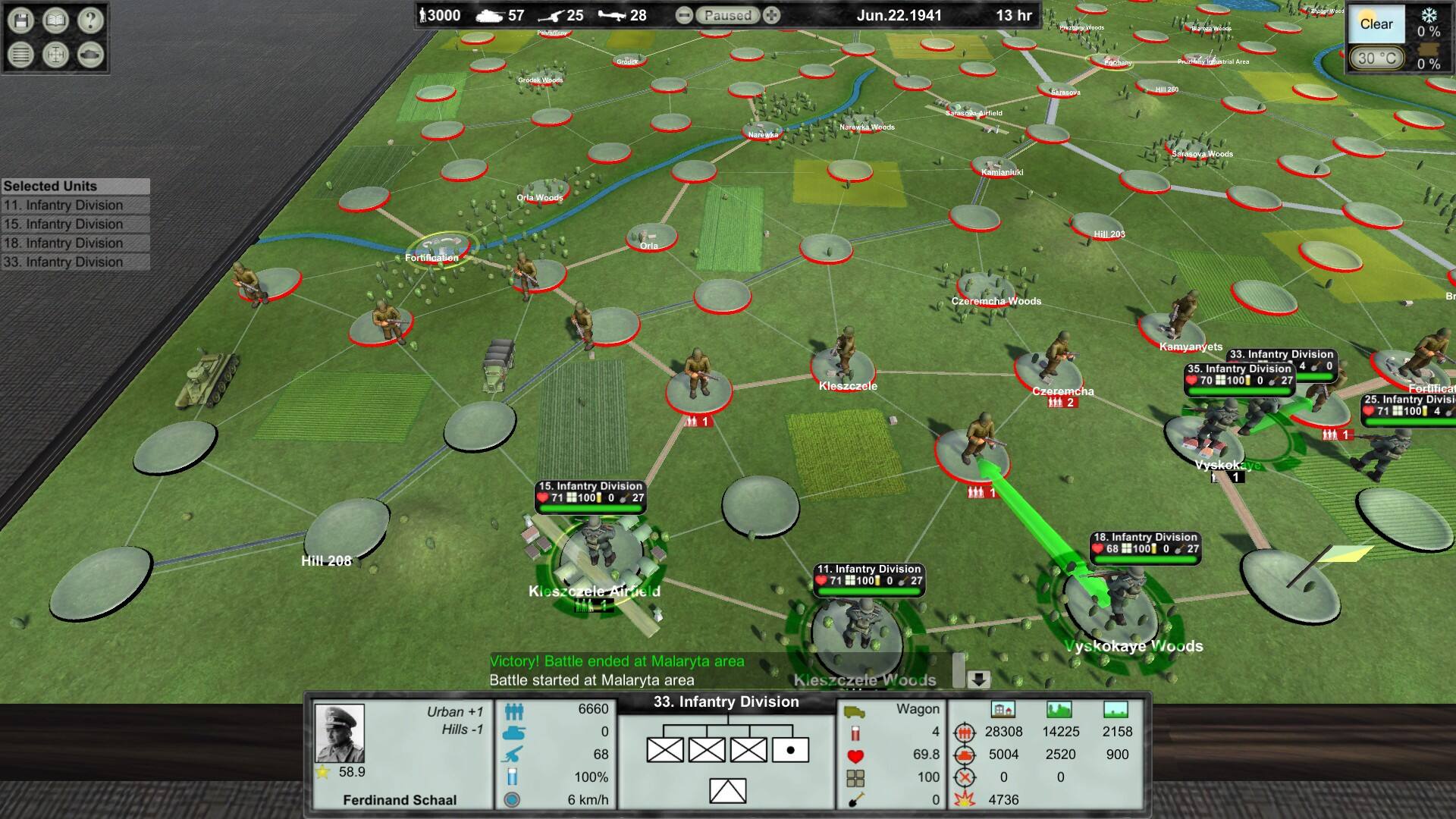Viewport: 1456px width, 819px height.
Task: Click the 35. Infantry Division map label
Action: 1239,369
